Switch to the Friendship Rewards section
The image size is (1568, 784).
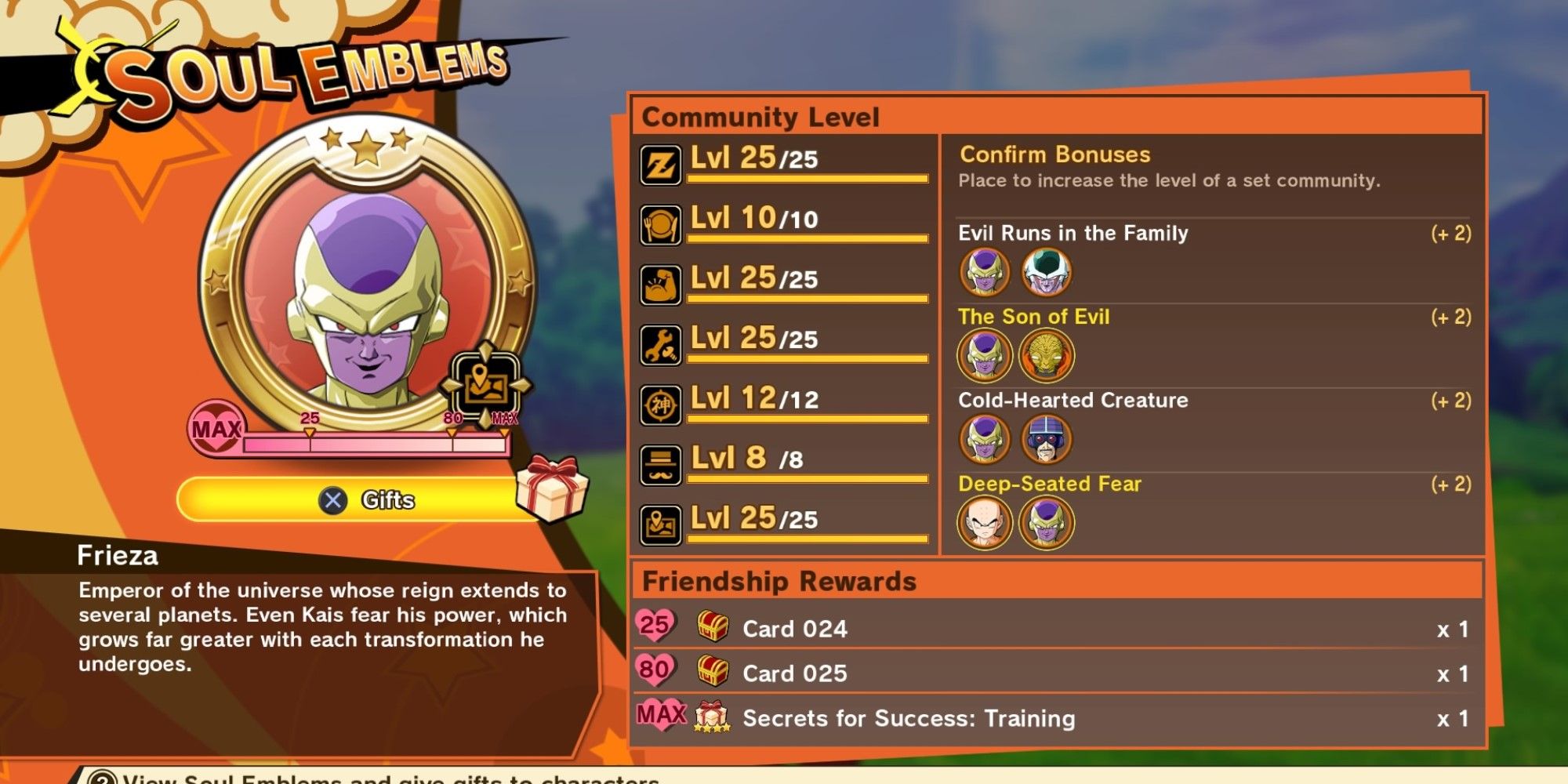click(x=779, y=582)
